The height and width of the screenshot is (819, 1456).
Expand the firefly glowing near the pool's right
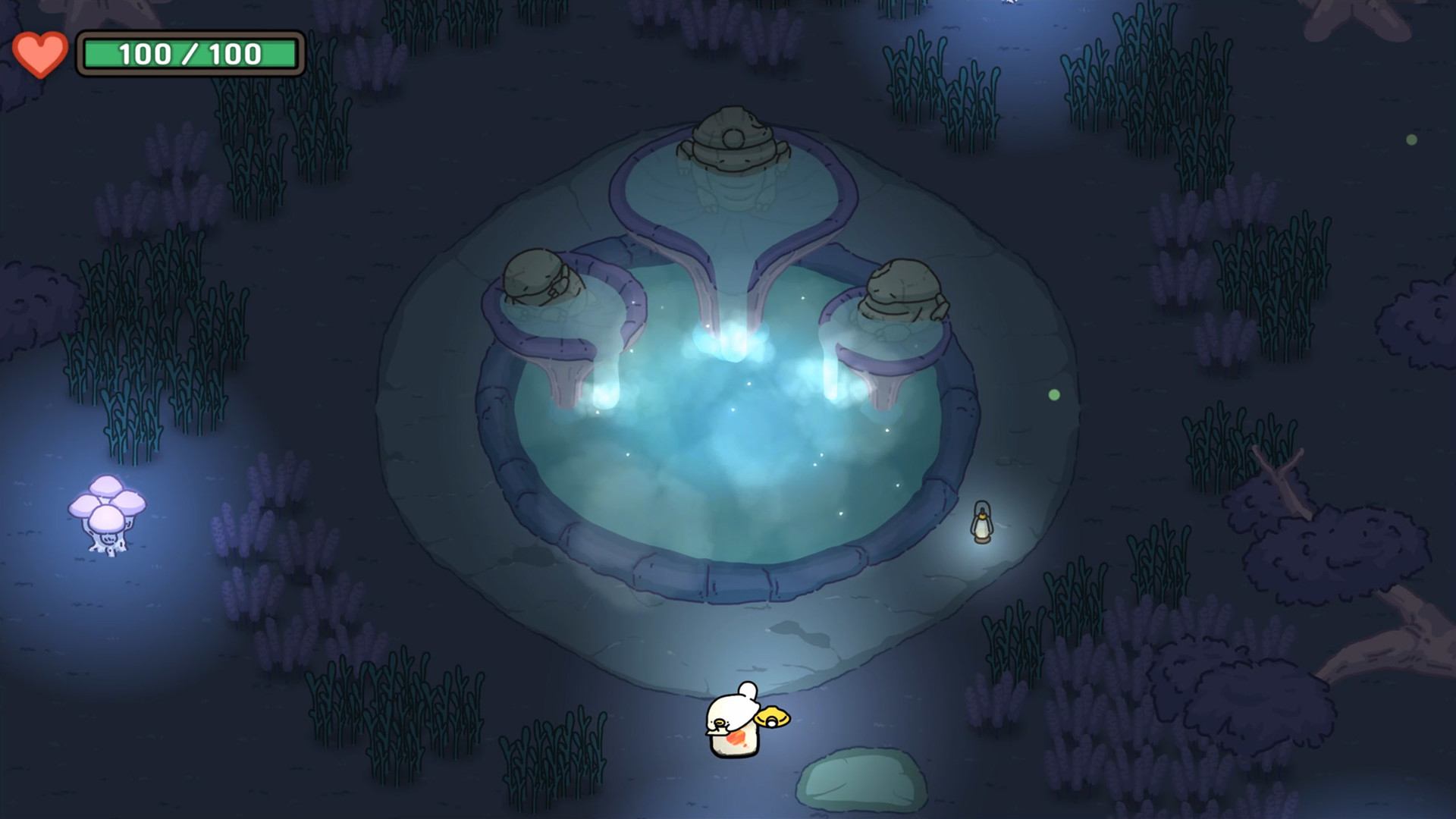(1056, 393)
